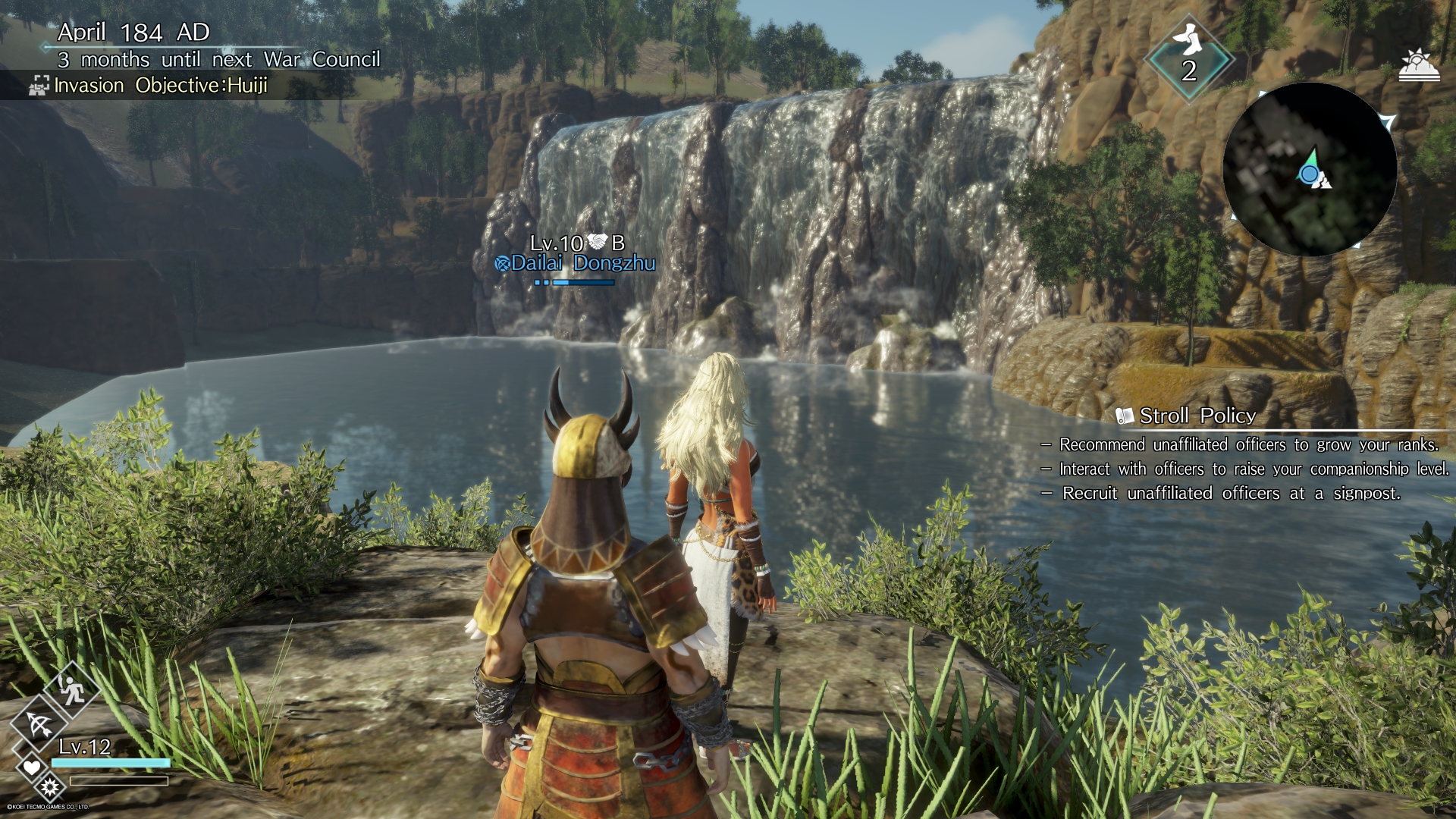Select the Dailai Dongzhu officer nameplate

(x=576, y=262)
